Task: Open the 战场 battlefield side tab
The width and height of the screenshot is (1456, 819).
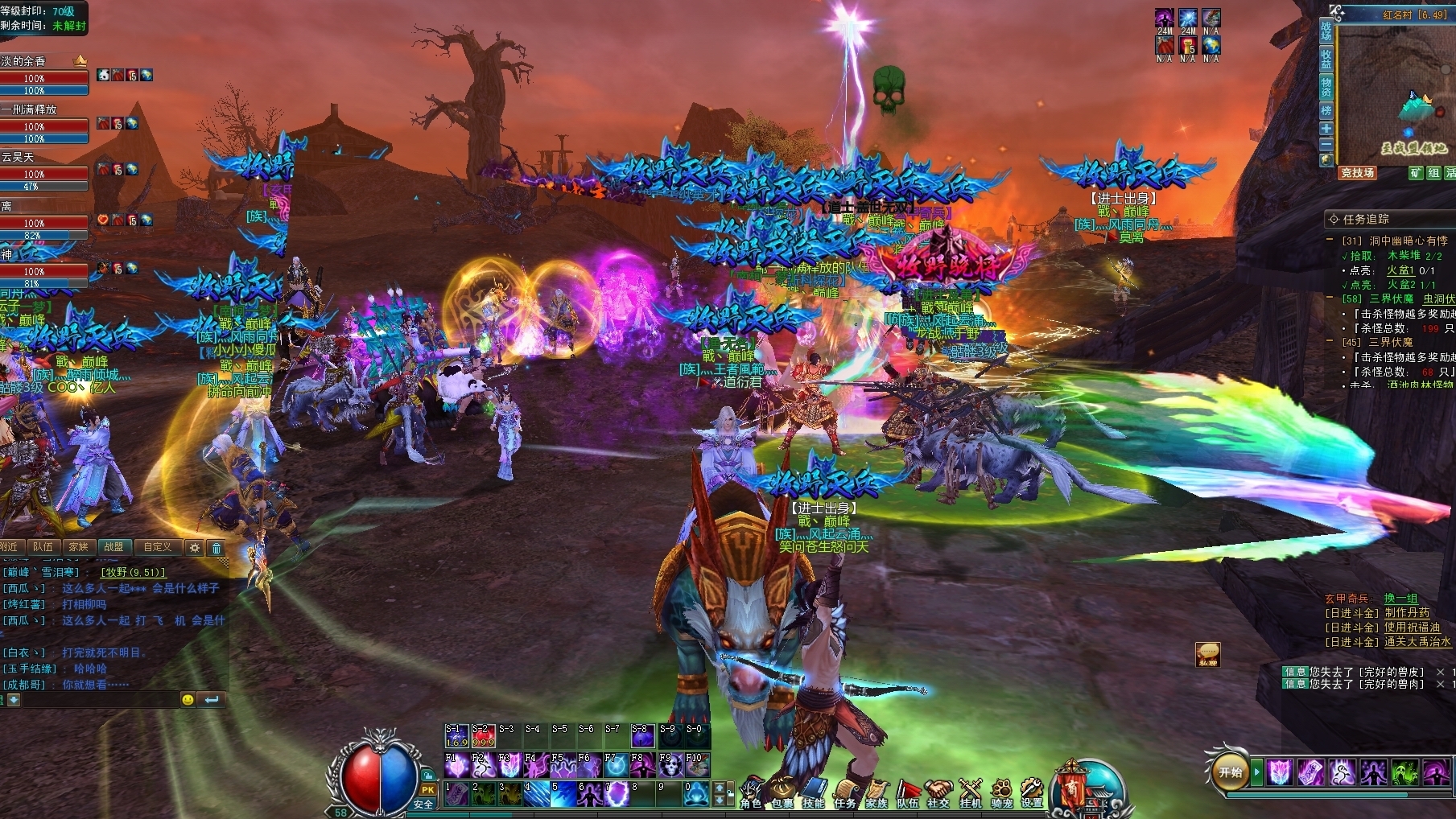Action: (1326, 31)
